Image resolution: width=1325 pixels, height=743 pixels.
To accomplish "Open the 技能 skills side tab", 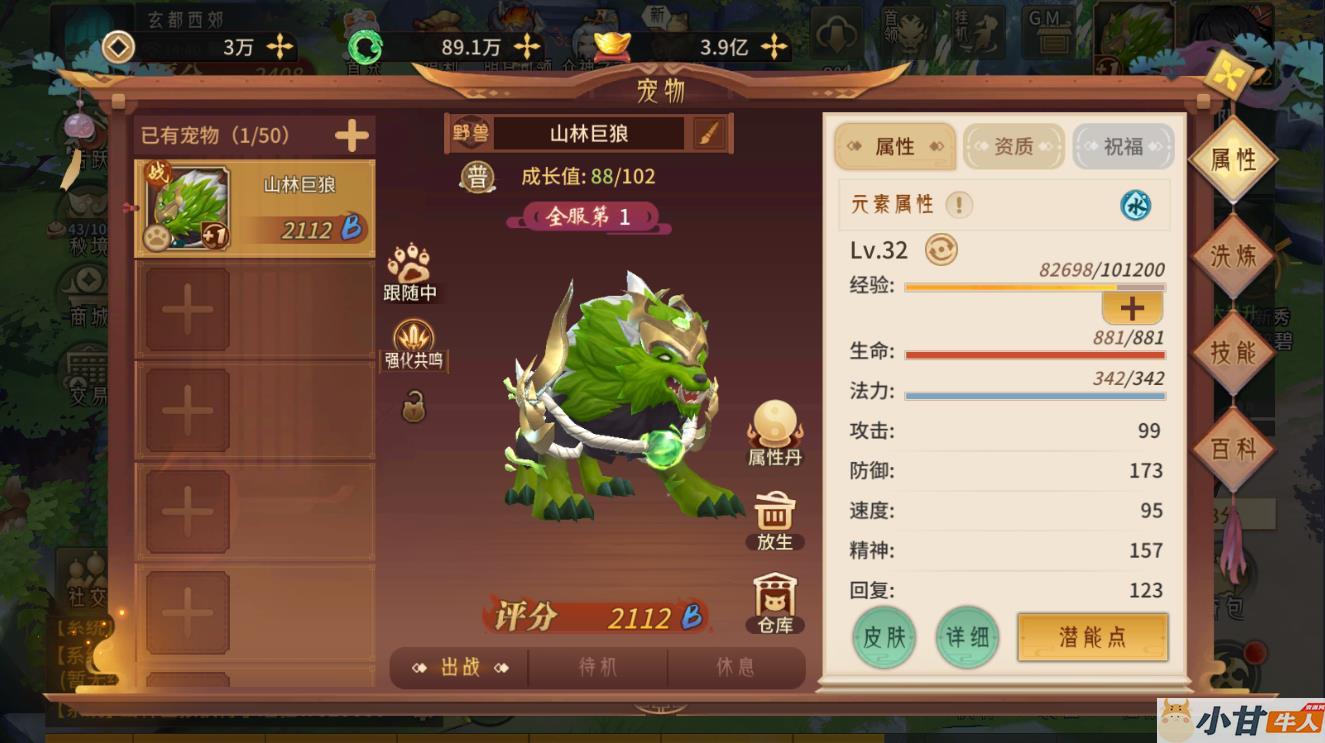I will click(x=1232, y=352).
